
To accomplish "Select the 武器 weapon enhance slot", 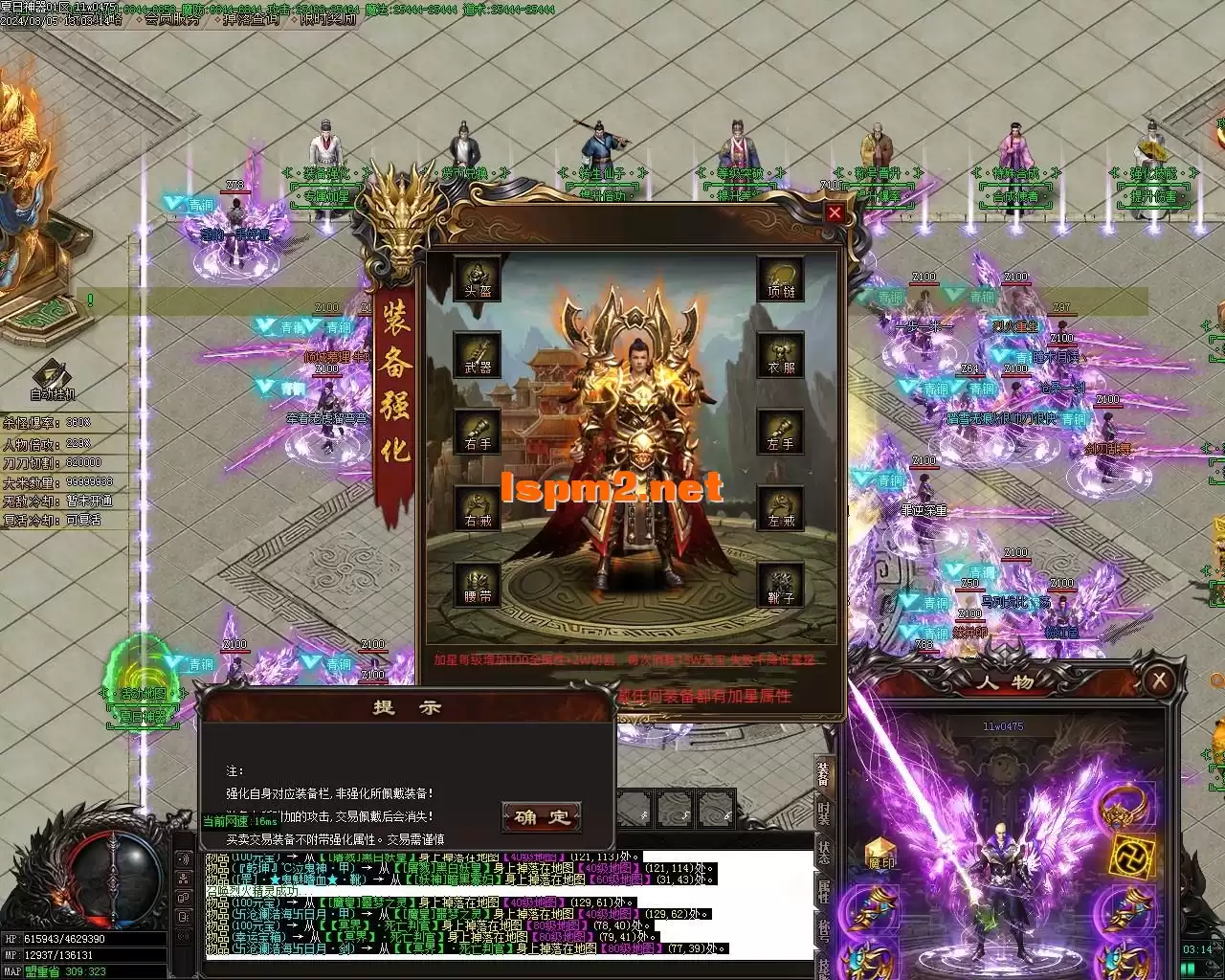I will pos(477,355).
